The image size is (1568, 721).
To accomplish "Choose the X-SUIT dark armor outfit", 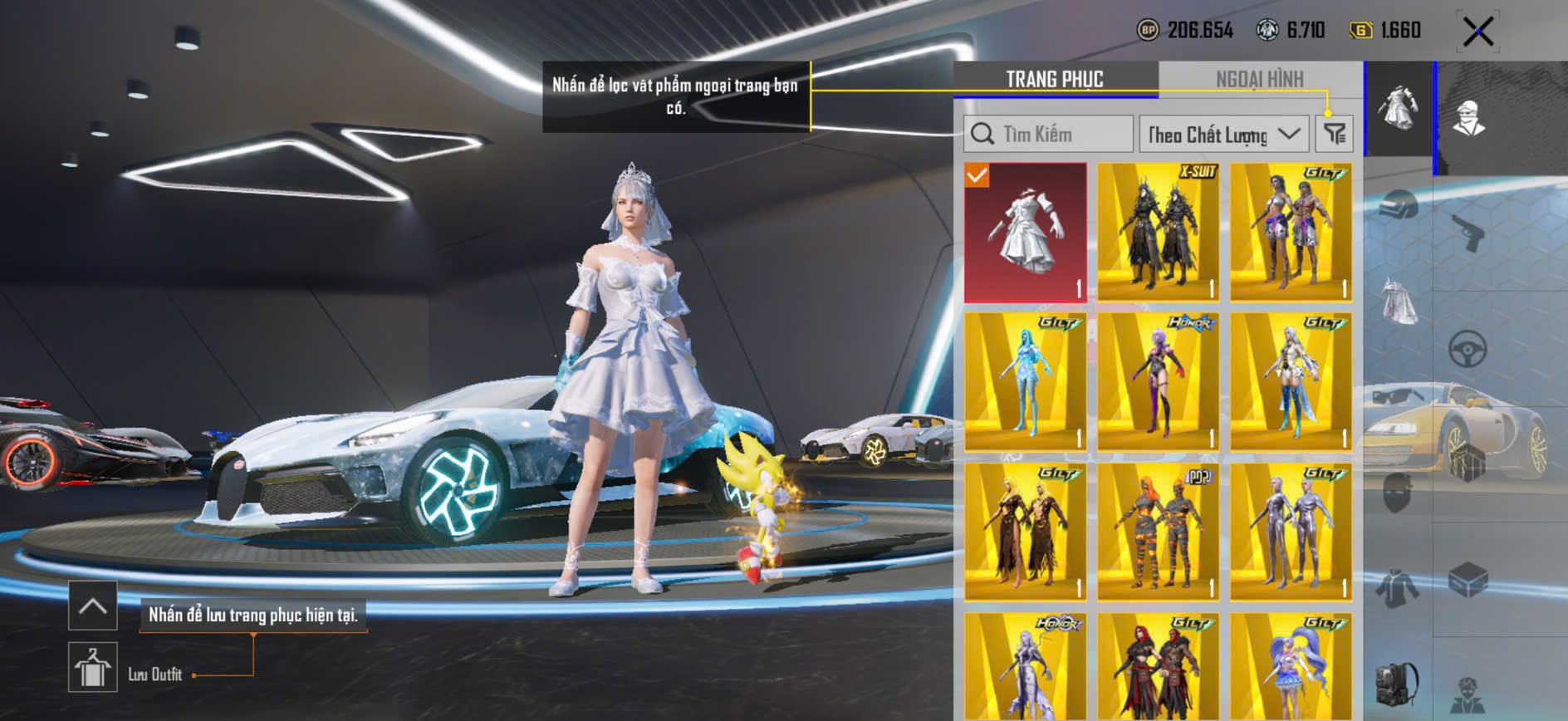I will click(x=1159, y=232).
